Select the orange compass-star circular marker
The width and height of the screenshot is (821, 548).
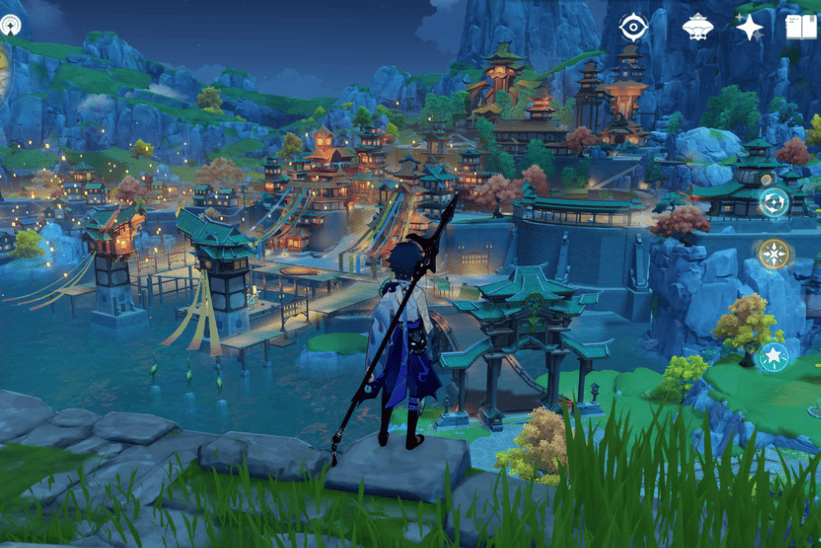[773, 255]
